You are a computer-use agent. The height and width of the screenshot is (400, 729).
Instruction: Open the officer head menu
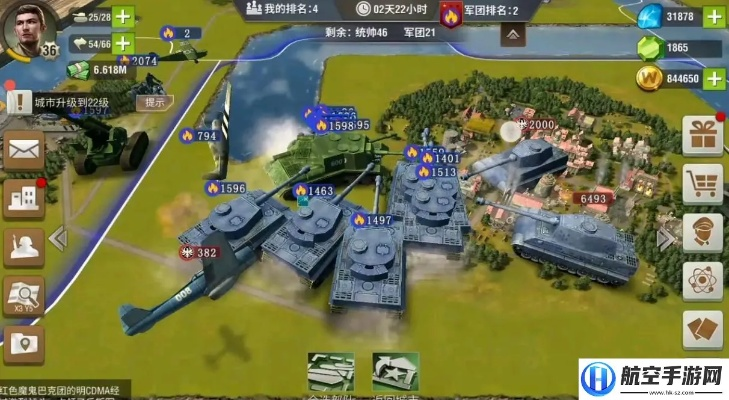tap(702, 233)
